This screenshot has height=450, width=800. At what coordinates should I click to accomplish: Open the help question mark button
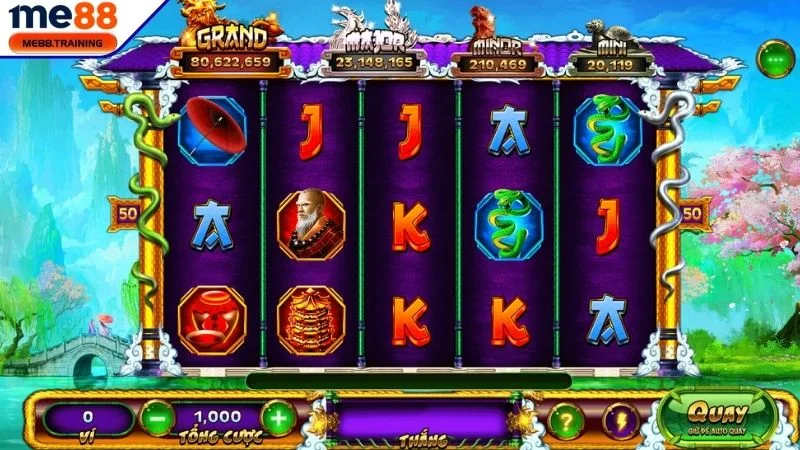click(567, 419)
